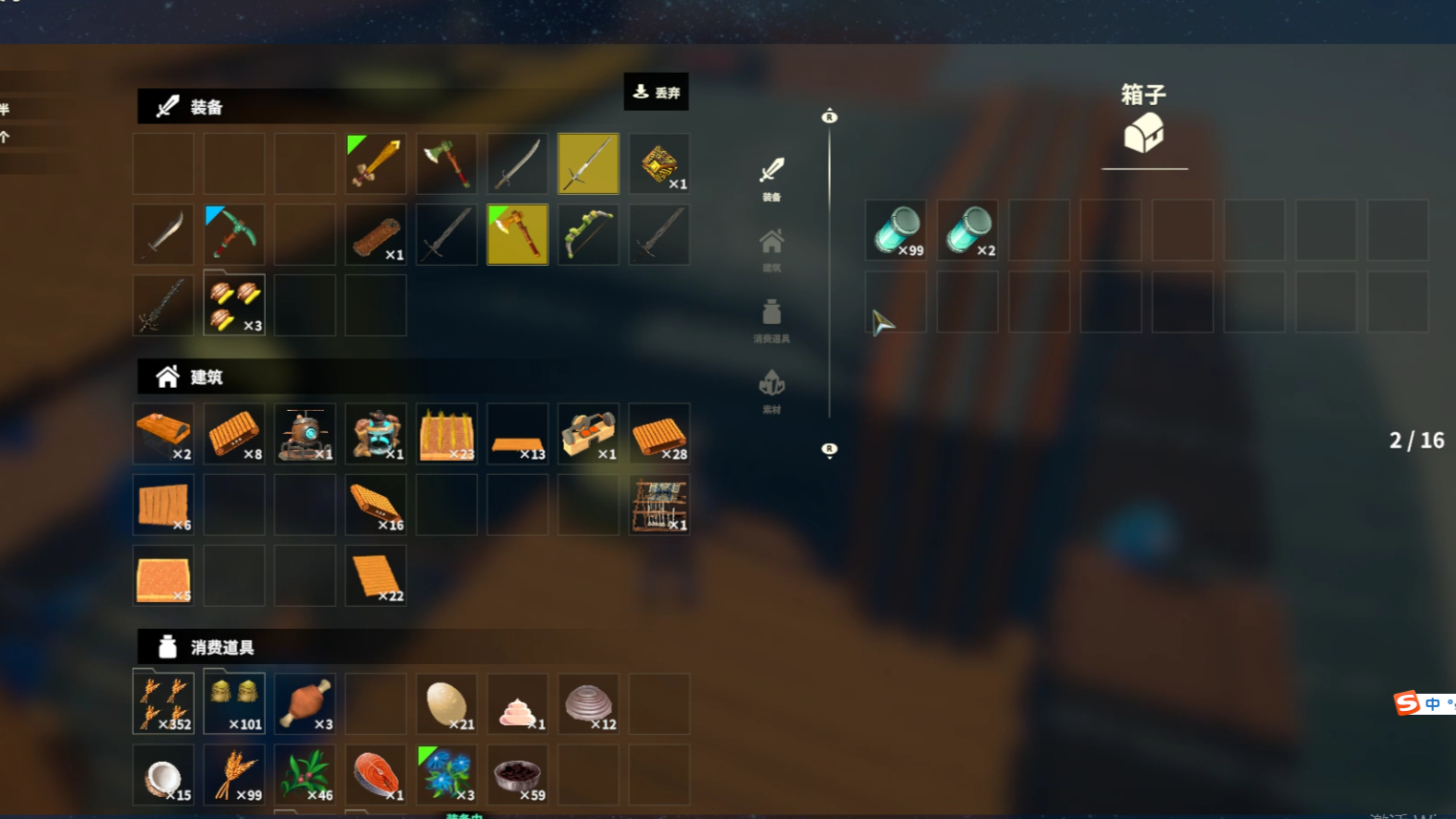1456x819 pixels.
Task: Pick the bow in equipment
Action: (588, 234)
